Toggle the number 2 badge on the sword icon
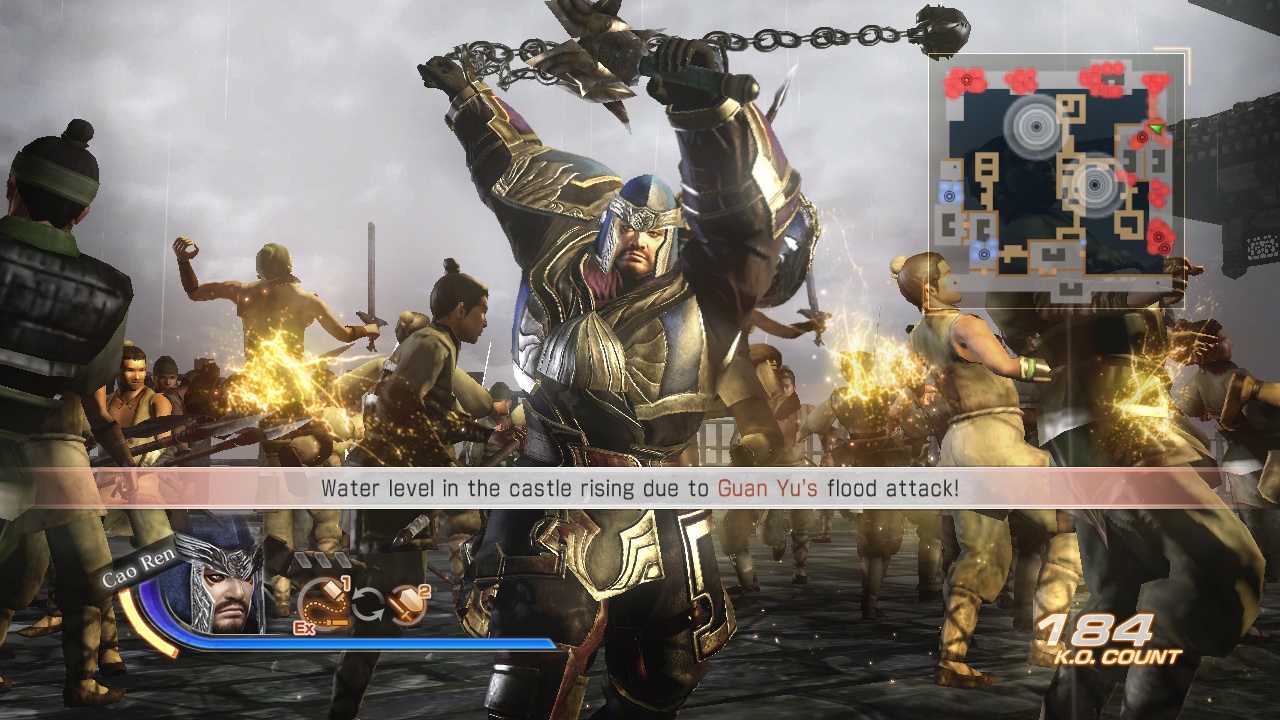This screenshot has width=1280, height=720. (x=425, y=591)
